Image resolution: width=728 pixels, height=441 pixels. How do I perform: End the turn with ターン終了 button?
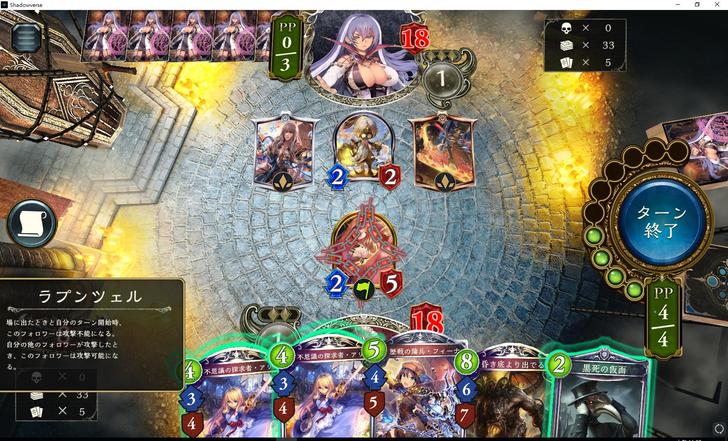(657, 220)
